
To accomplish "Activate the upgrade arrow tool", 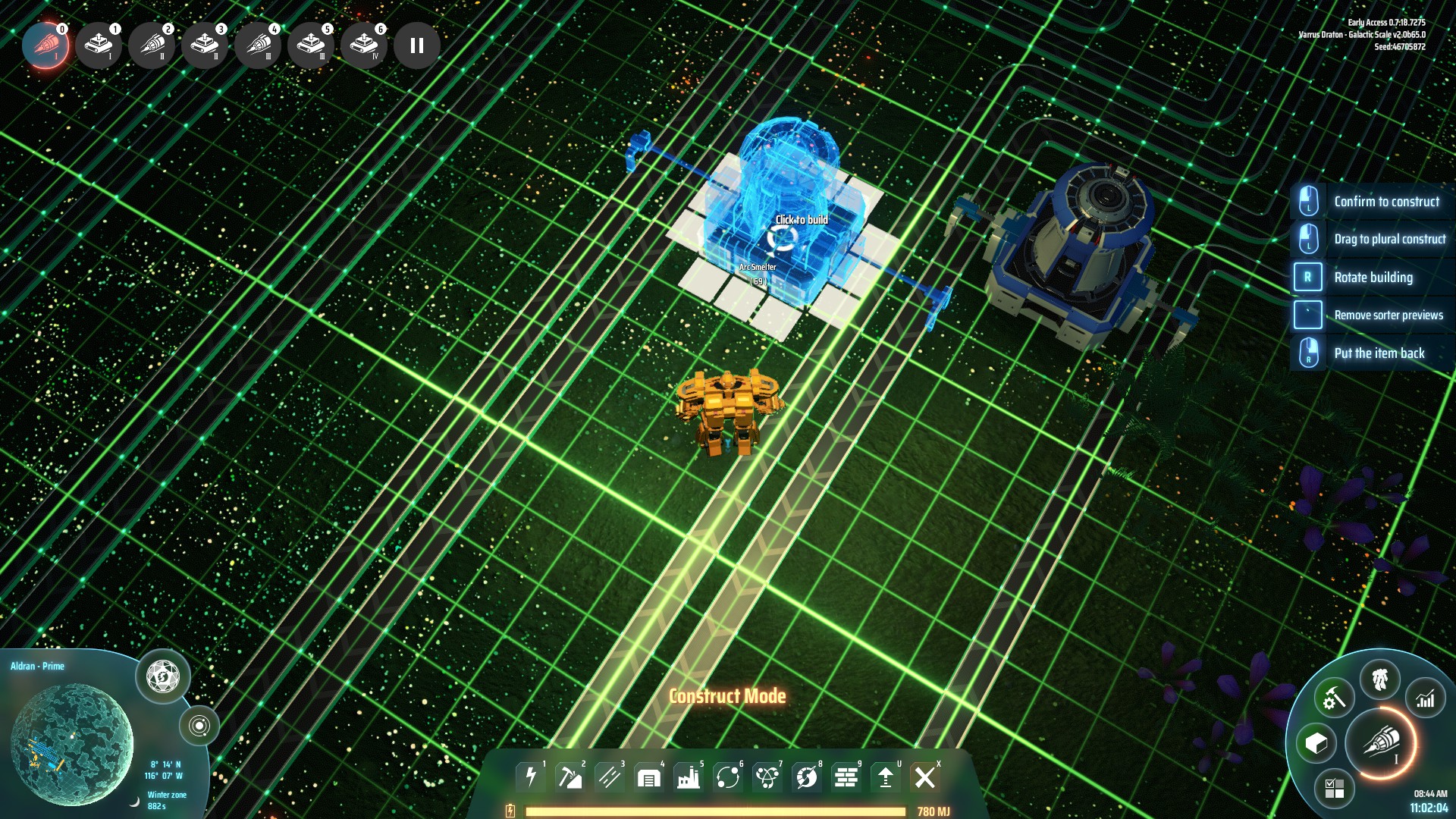I will tap(886, 777).
